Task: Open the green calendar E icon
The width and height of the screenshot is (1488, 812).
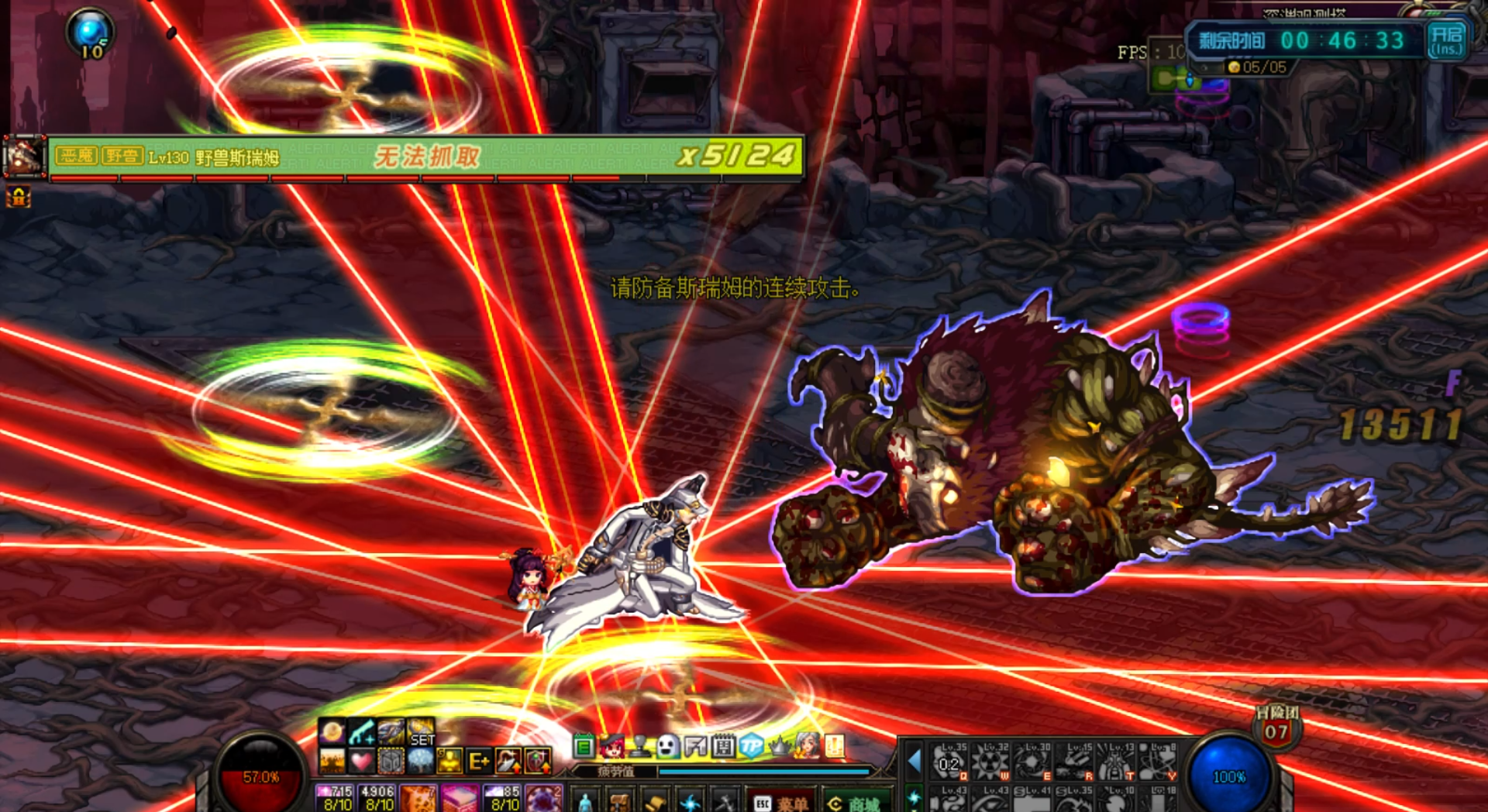Action: point(584,747)
